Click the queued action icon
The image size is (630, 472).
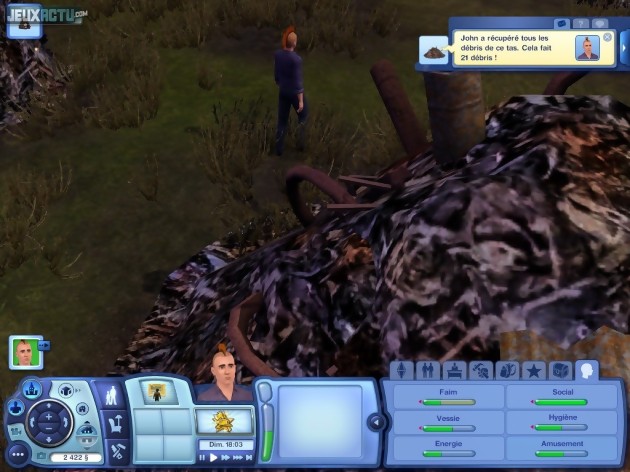click(x=155, y=391)
